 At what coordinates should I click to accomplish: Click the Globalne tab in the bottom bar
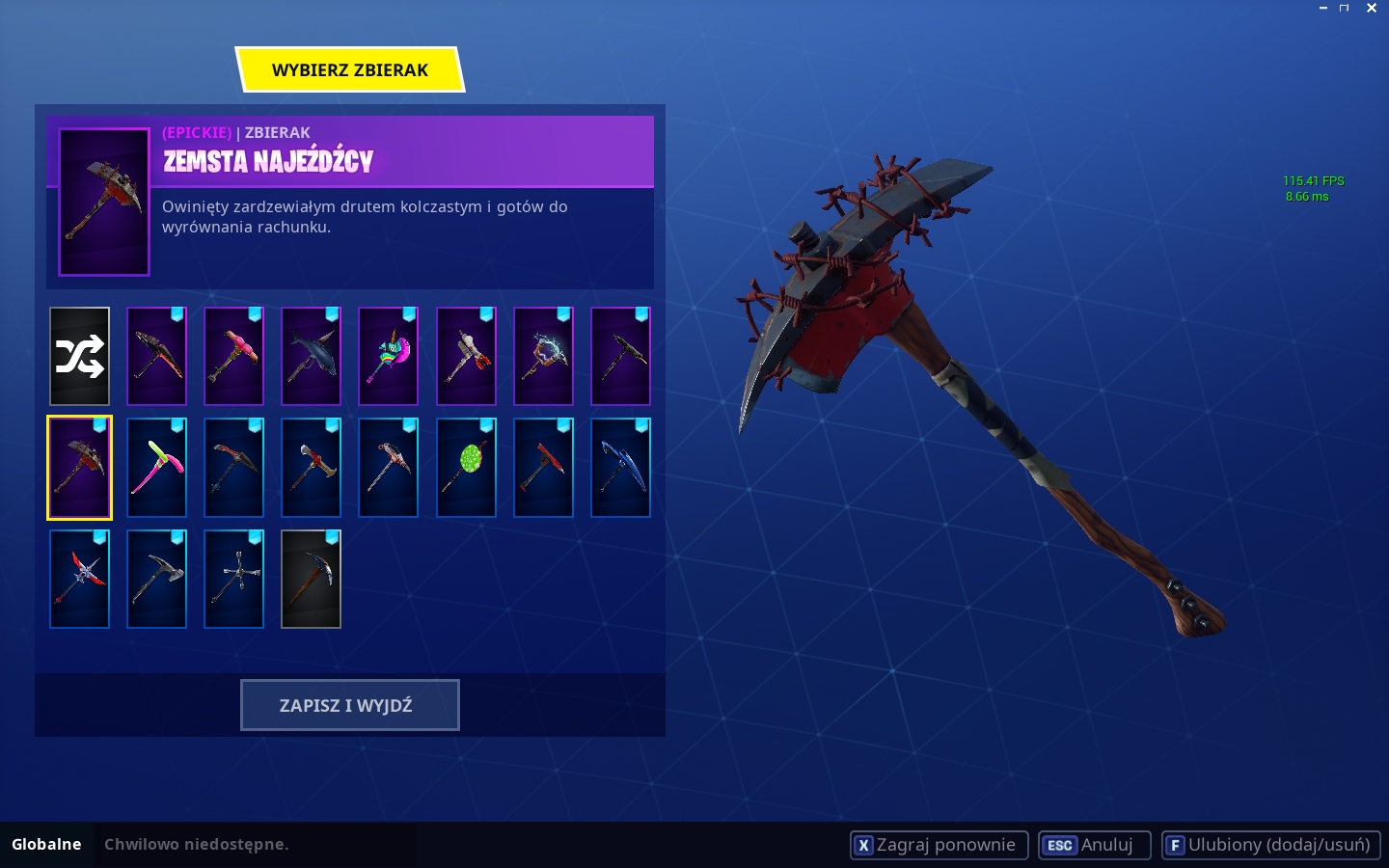tap(46, 845)
